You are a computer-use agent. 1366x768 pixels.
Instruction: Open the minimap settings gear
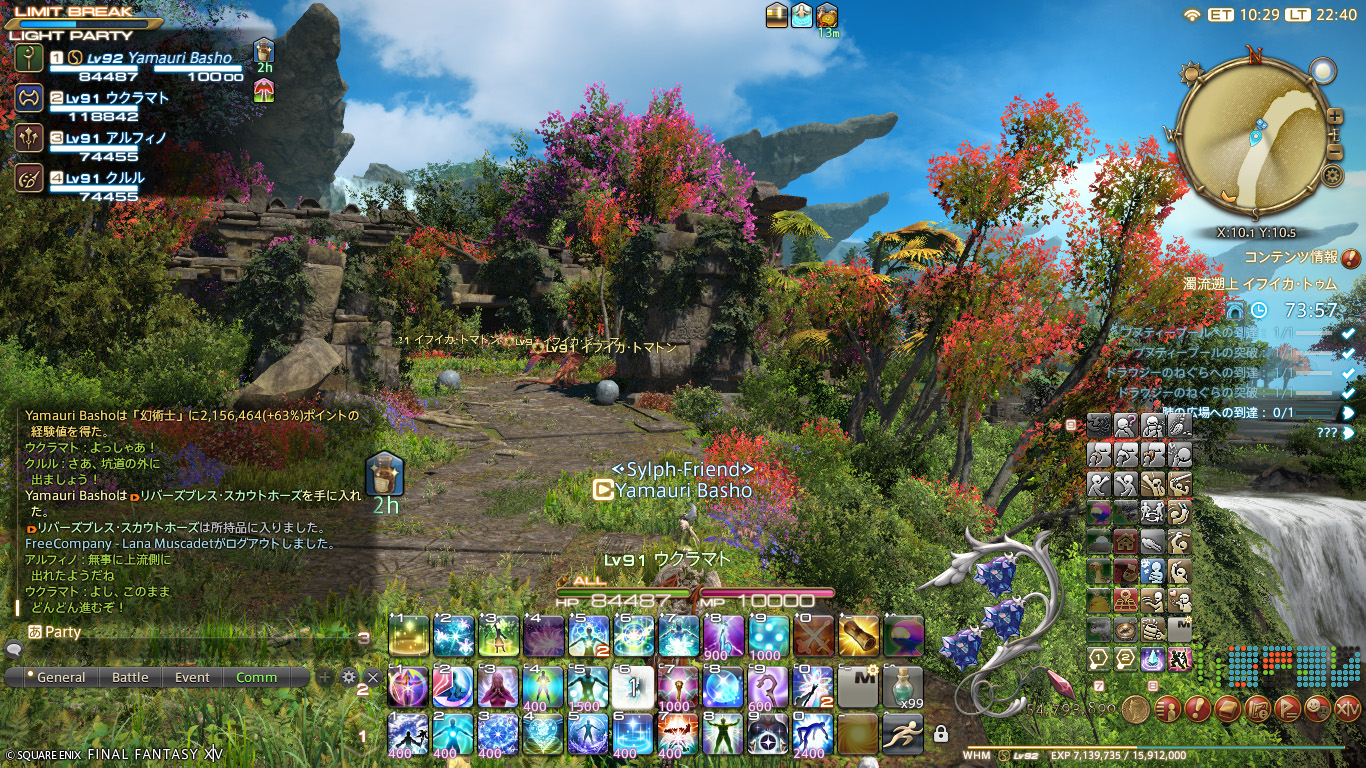(x=1331, y=176)
